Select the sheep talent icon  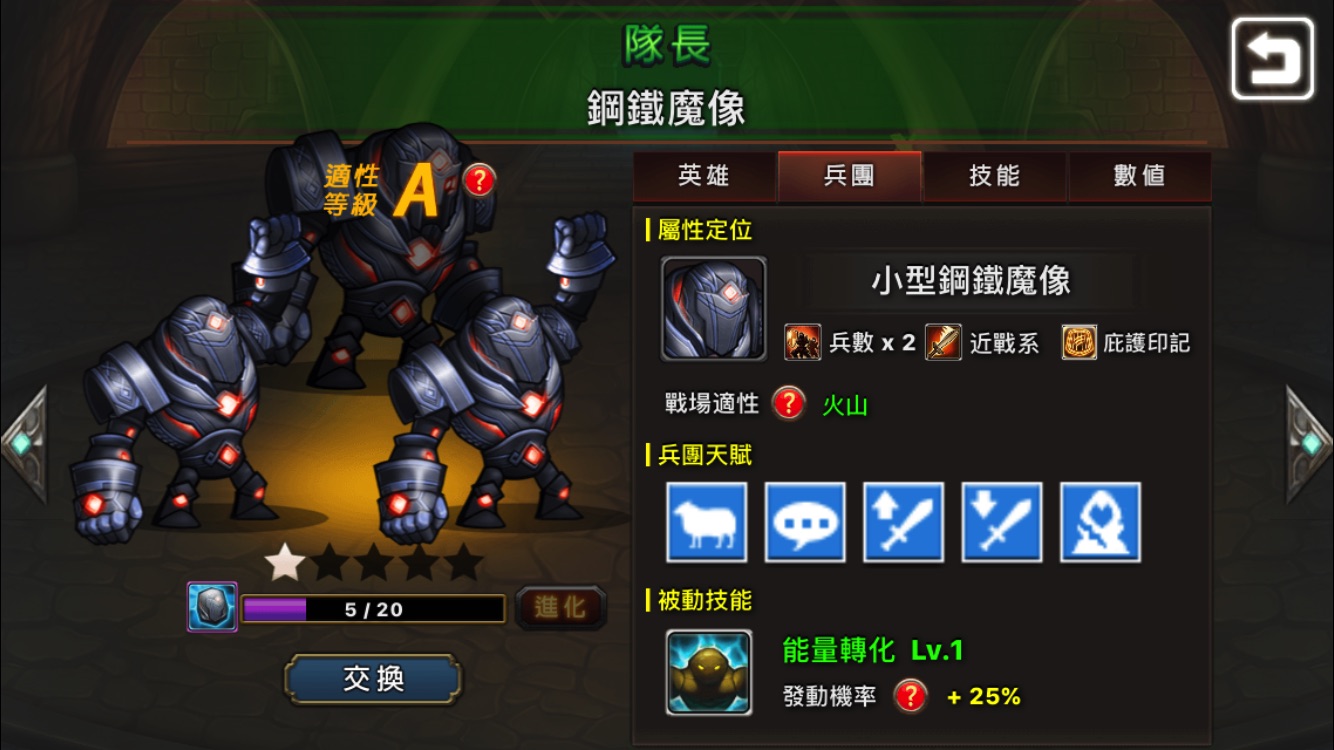tap(709, 523)
